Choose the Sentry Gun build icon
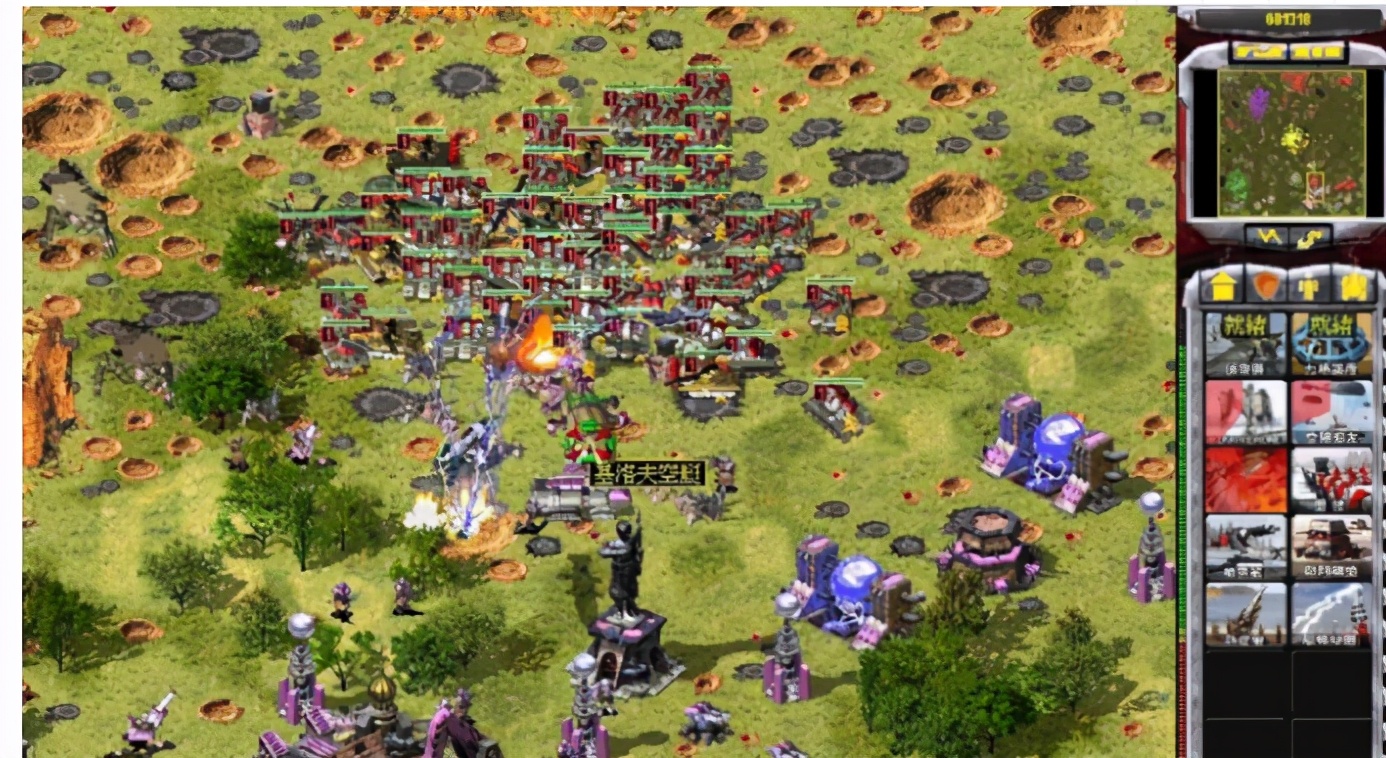This screenshot has height=758, width=1386. point(1245,546)
